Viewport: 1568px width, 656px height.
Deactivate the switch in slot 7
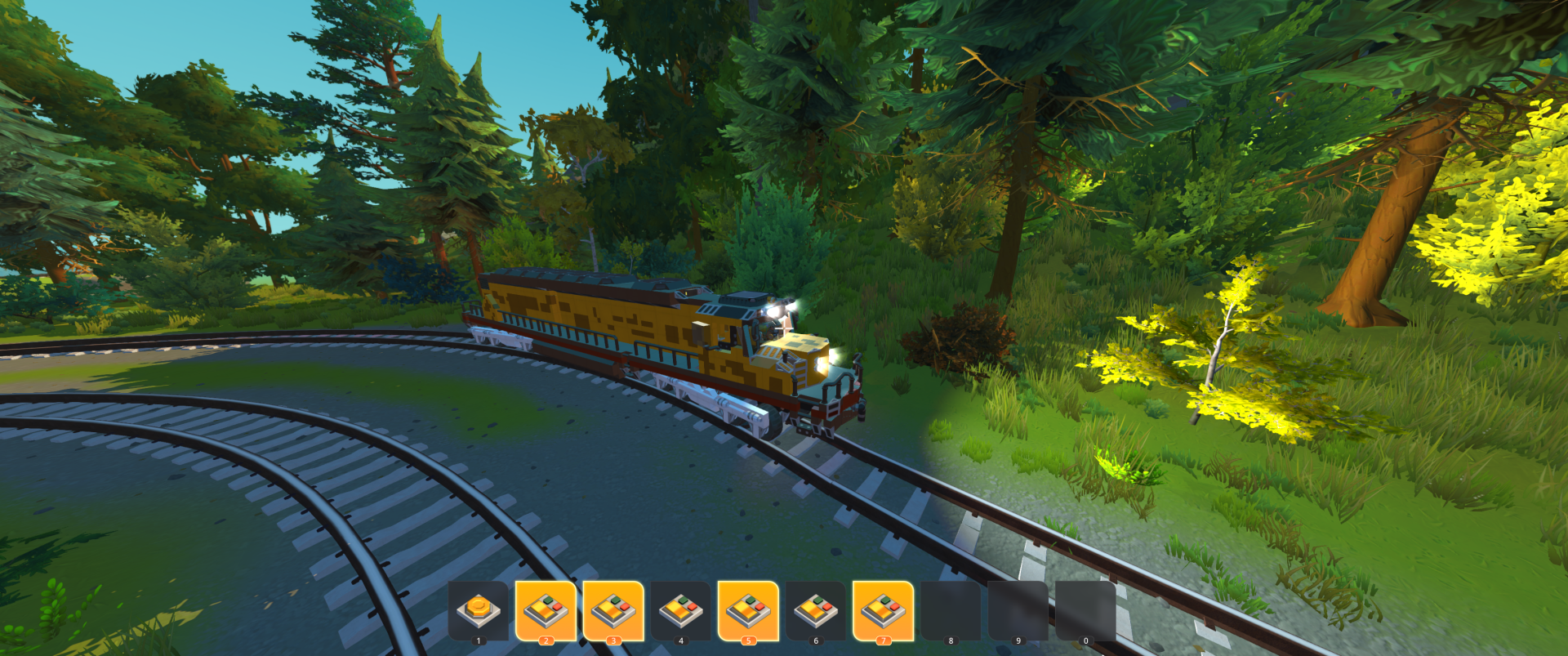(883, 609)
